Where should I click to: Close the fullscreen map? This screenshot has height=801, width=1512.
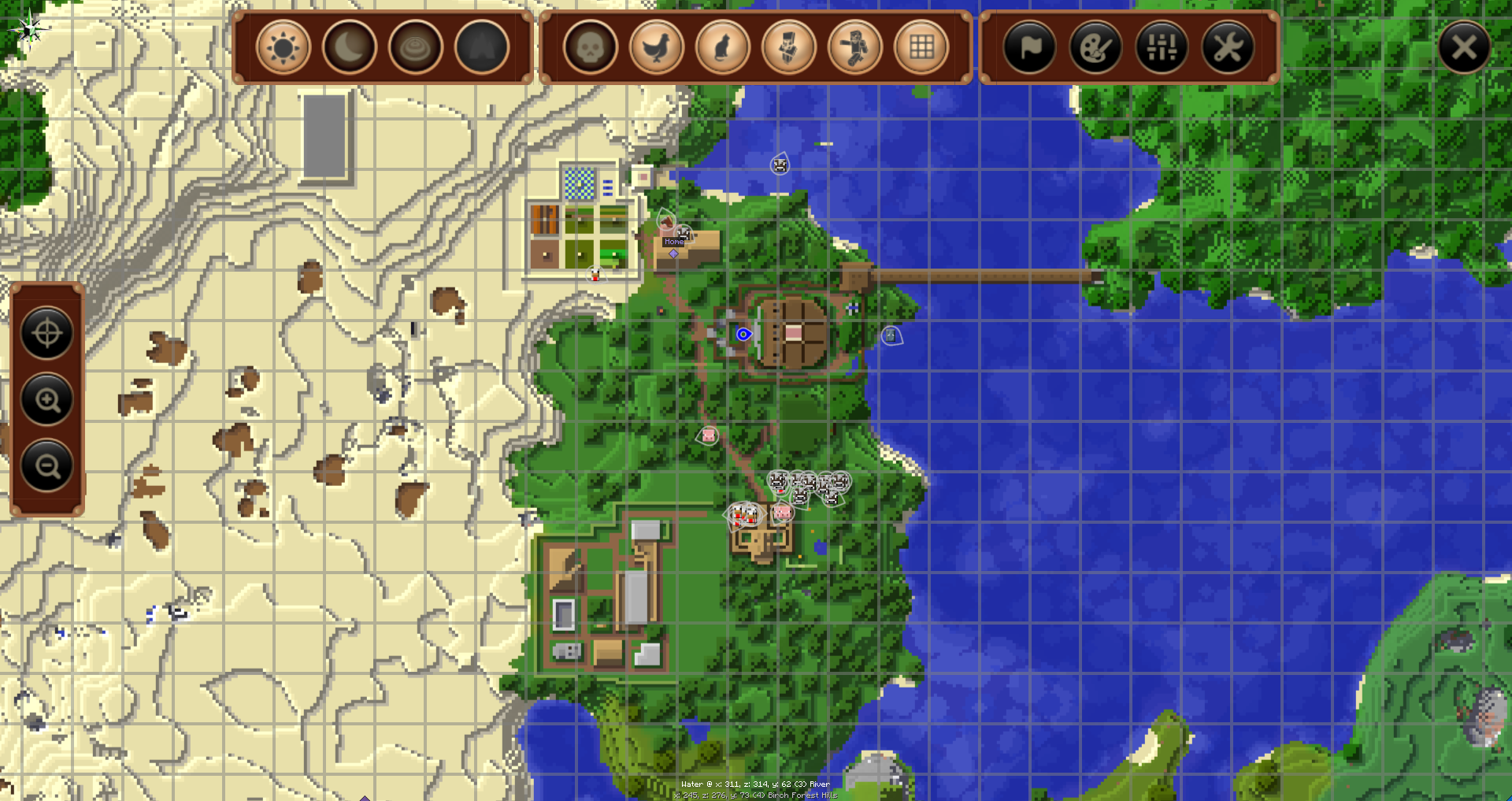pyautogui.click(x=1464, y=48)
